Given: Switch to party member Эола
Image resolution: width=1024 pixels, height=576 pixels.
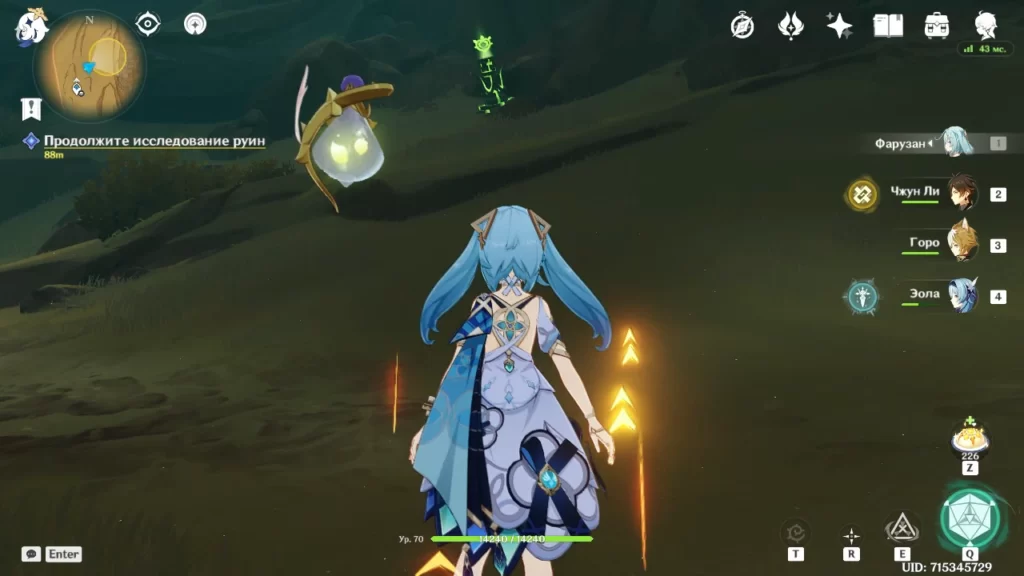Looking at the screenshot, I should 961,296.
